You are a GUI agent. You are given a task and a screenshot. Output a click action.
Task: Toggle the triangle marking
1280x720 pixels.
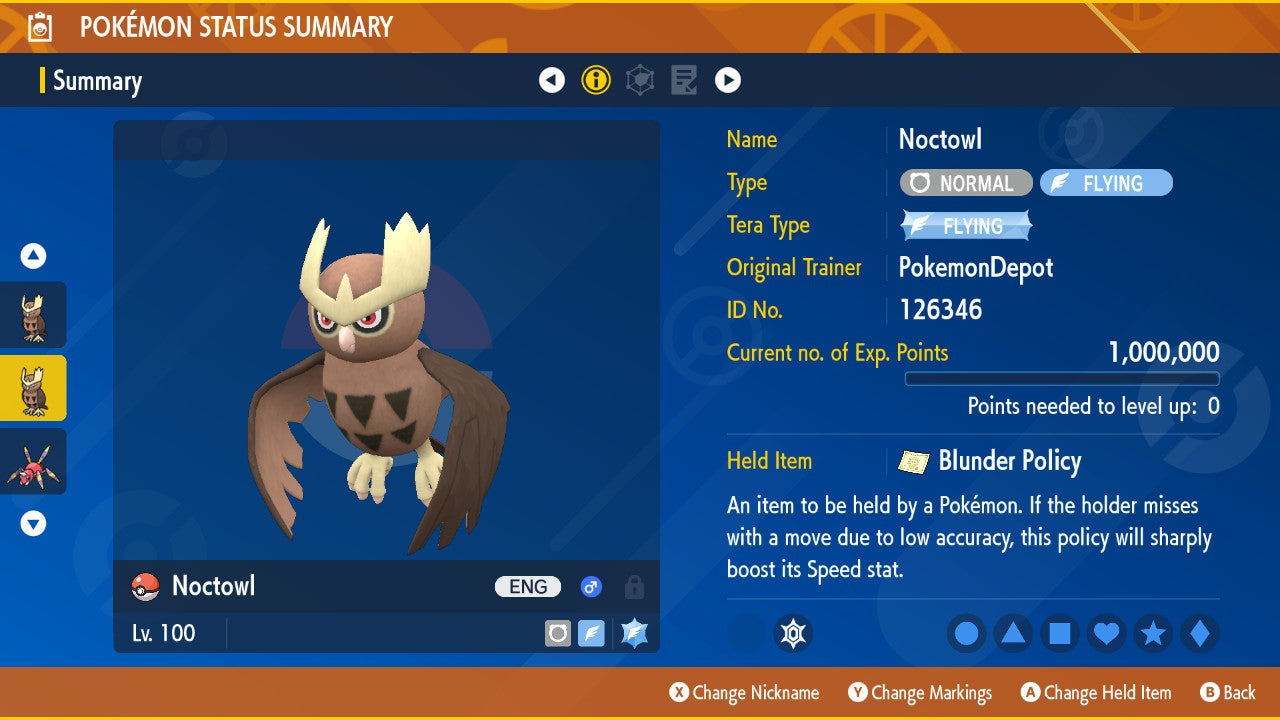(x=1013, y=633)
